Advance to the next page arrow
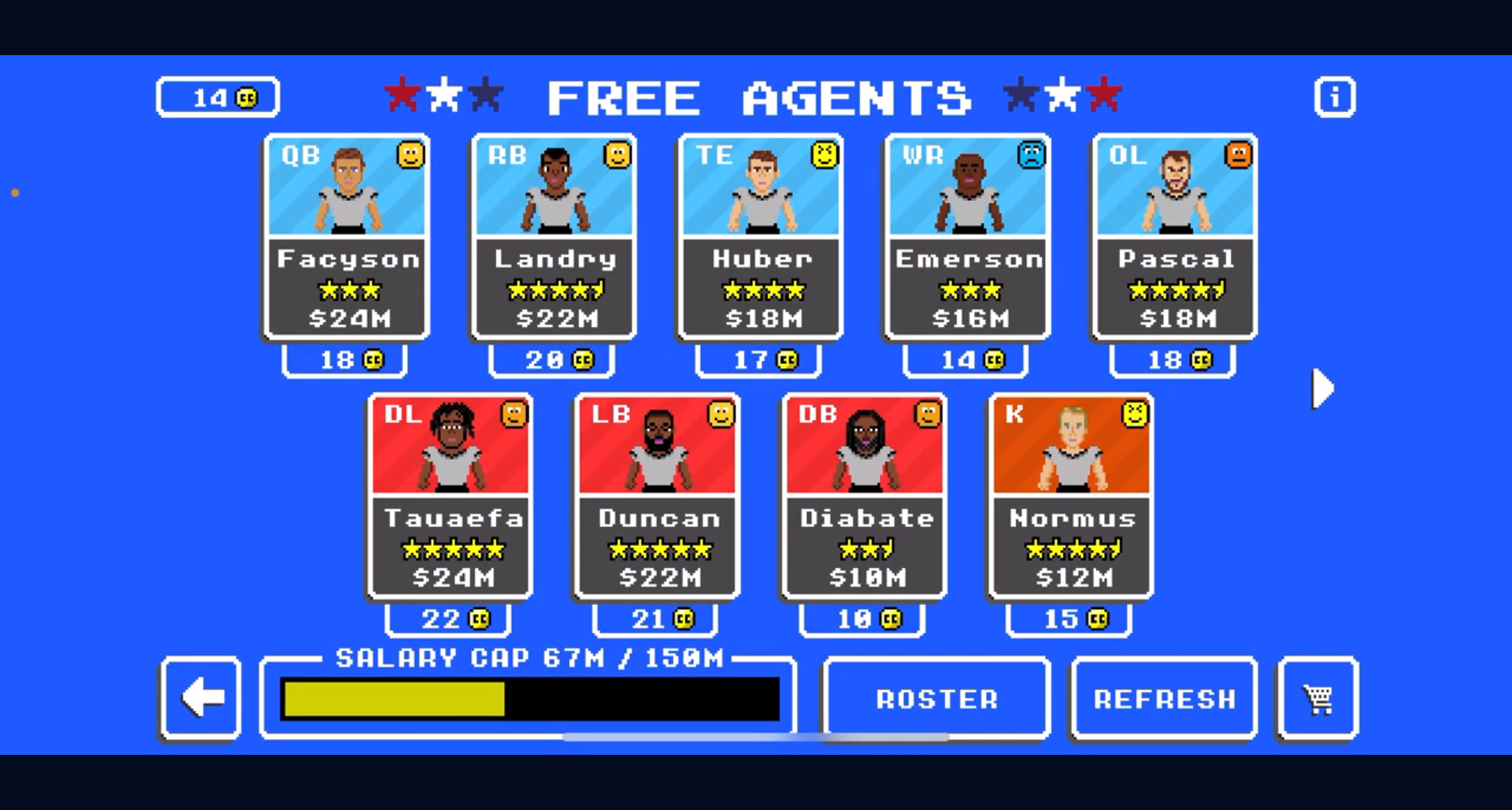 (x=1322, y=388)
